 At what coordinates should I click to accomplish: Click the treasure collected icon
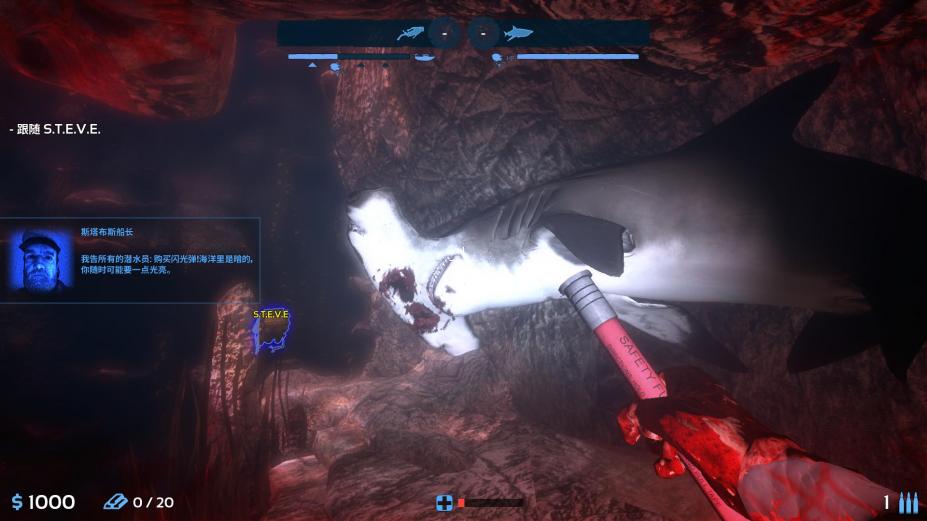point(115,502)
